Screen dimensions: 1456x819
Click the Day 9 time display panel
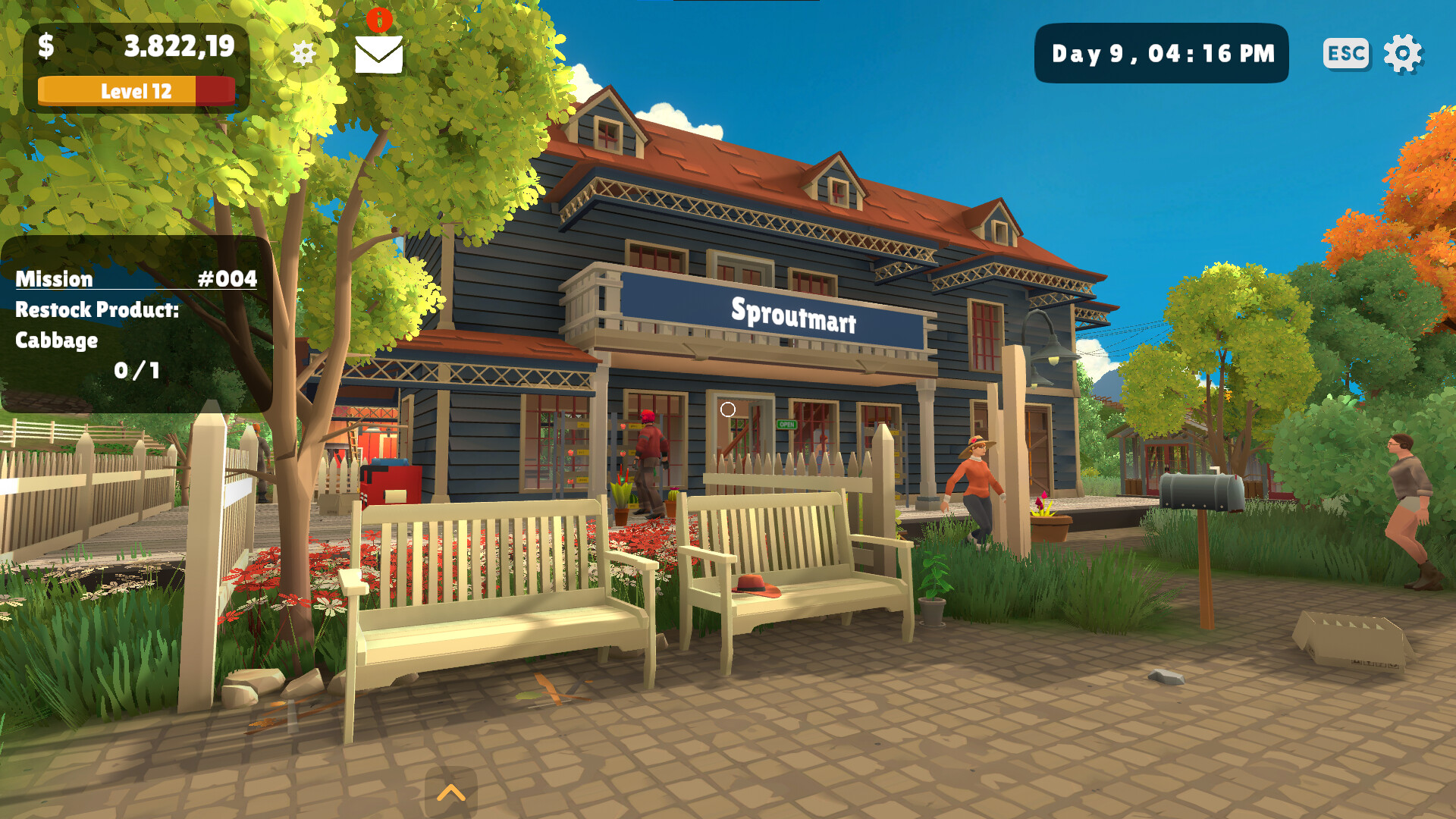pyautogui.click(x=1161, y=53)
